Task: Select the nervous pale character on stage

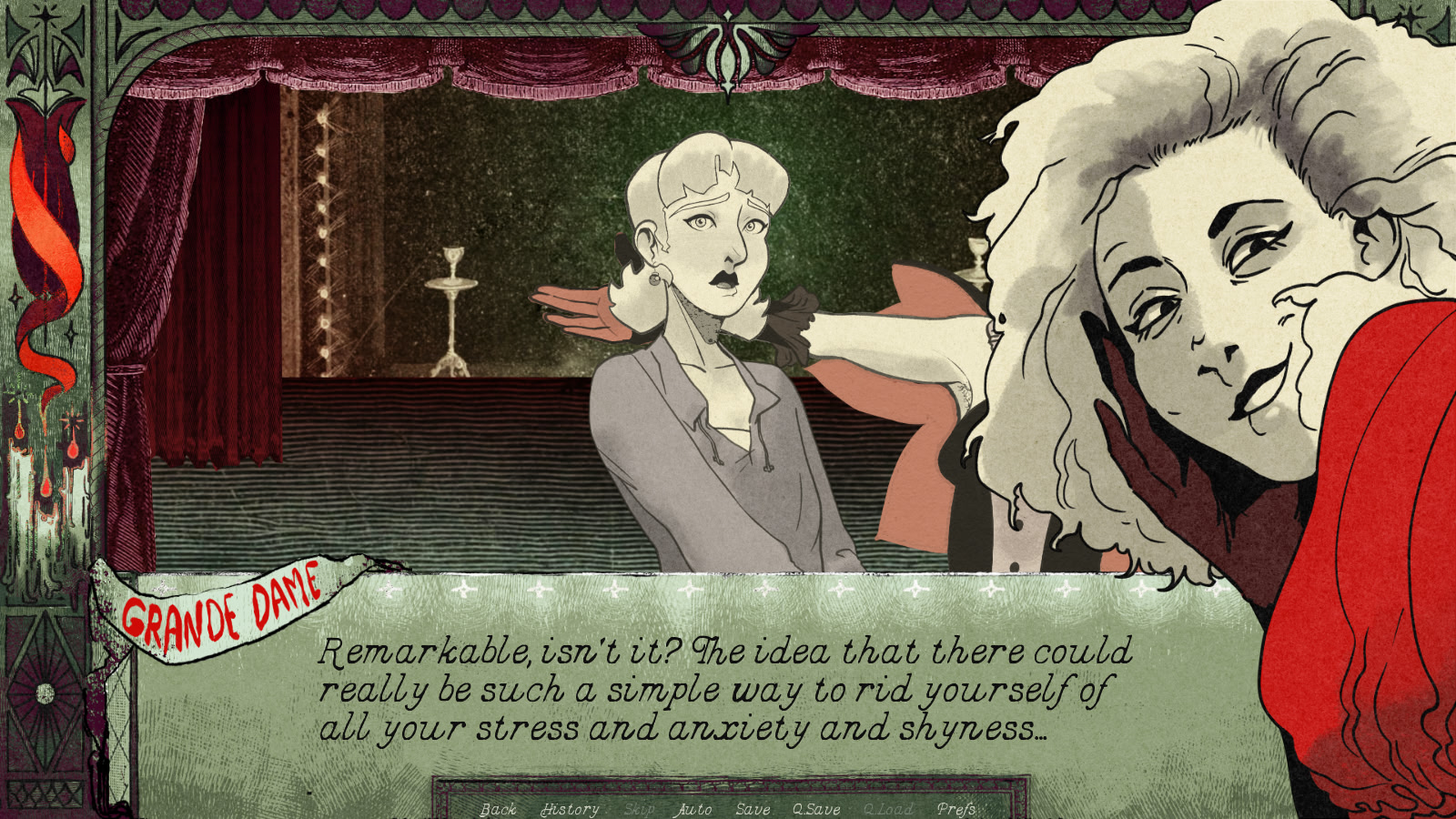Action: coord(710,255)
